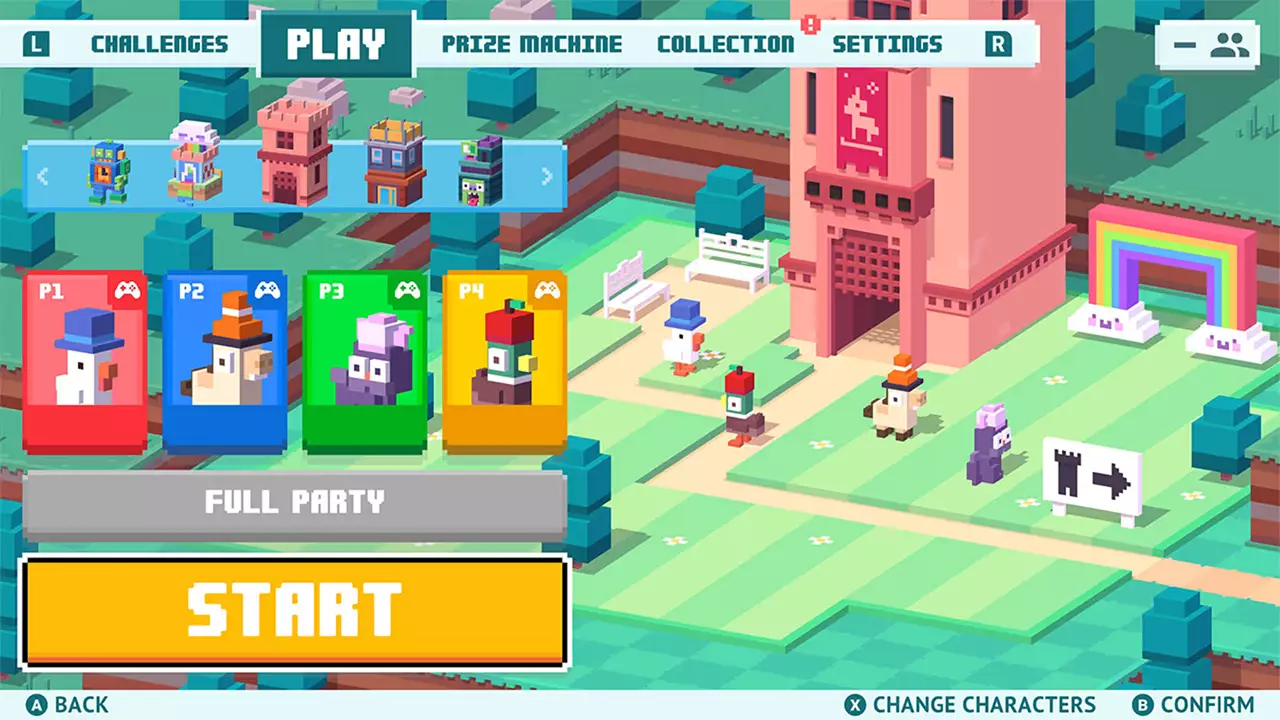The image size is (1280, 720).
Task: Select the robot tower thumbnail
Action: click(108, 170)
